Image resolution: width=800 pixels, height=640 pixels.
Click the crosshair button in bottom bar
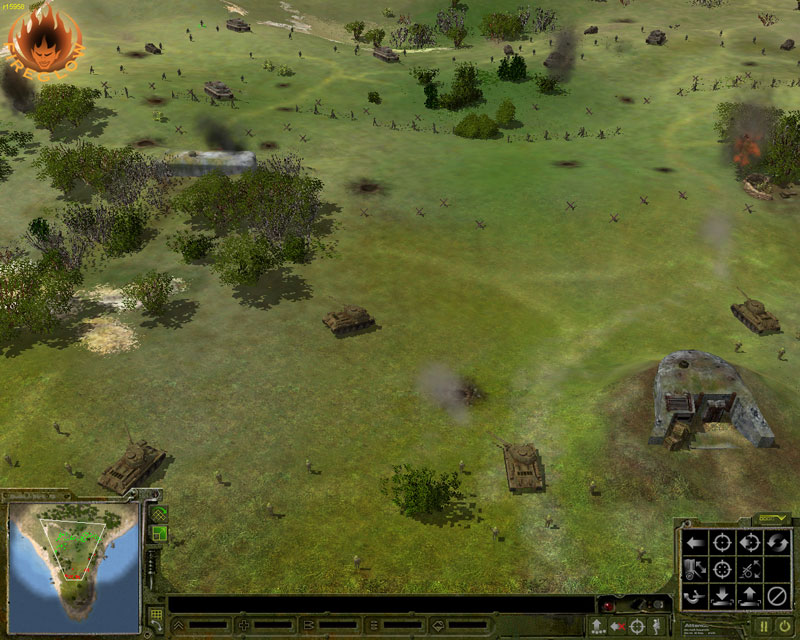click(637, 626)
